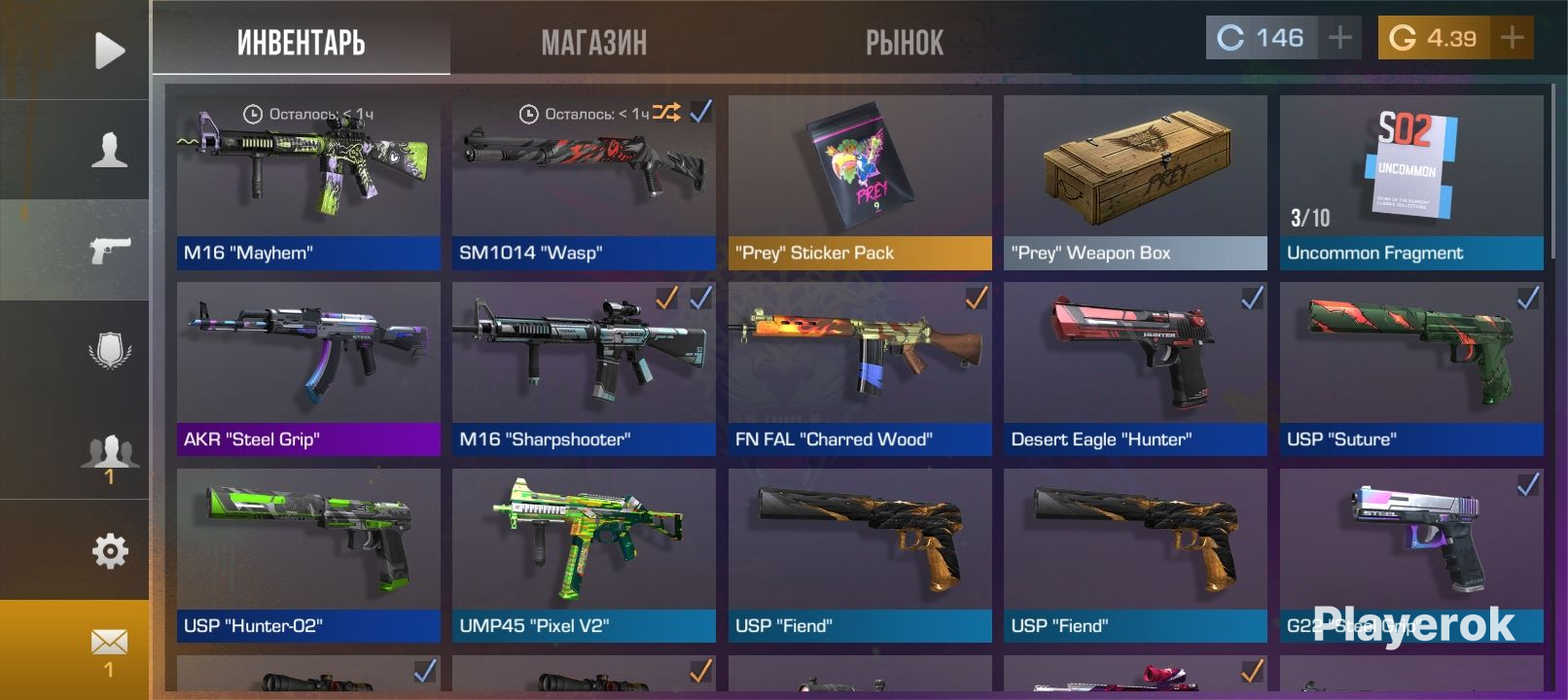The width and height of the screenshot is (1568, 700).
Task: Choose the SM1014 "Wasp" shotgun skin
Action: tap(584, 182)
